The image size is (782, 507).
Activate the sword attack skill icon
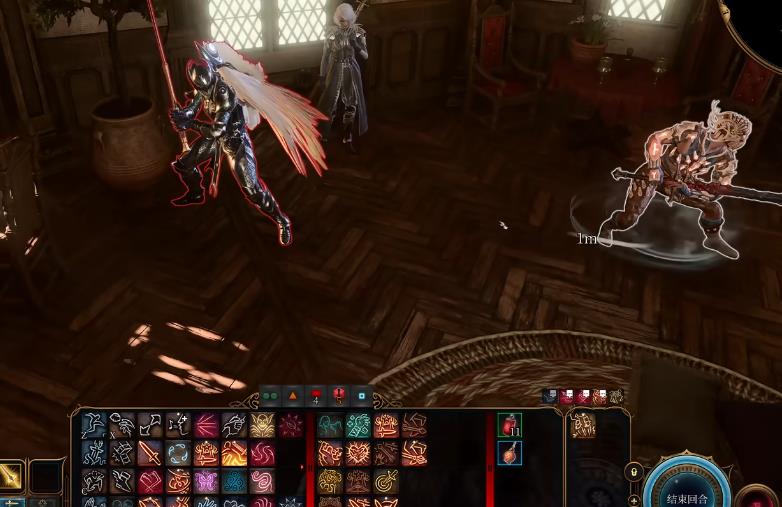click(150, 453)
